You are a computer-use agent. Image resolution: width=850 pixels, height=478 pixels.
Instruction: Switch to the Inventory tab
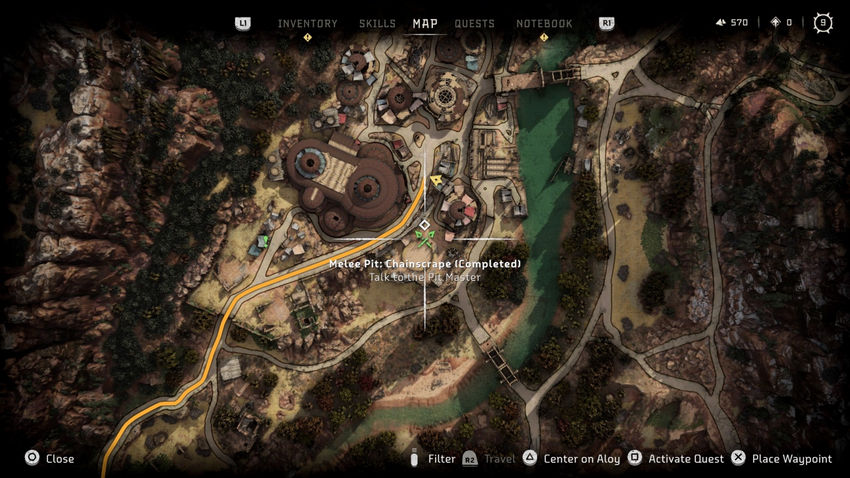(x=307, y=23)
